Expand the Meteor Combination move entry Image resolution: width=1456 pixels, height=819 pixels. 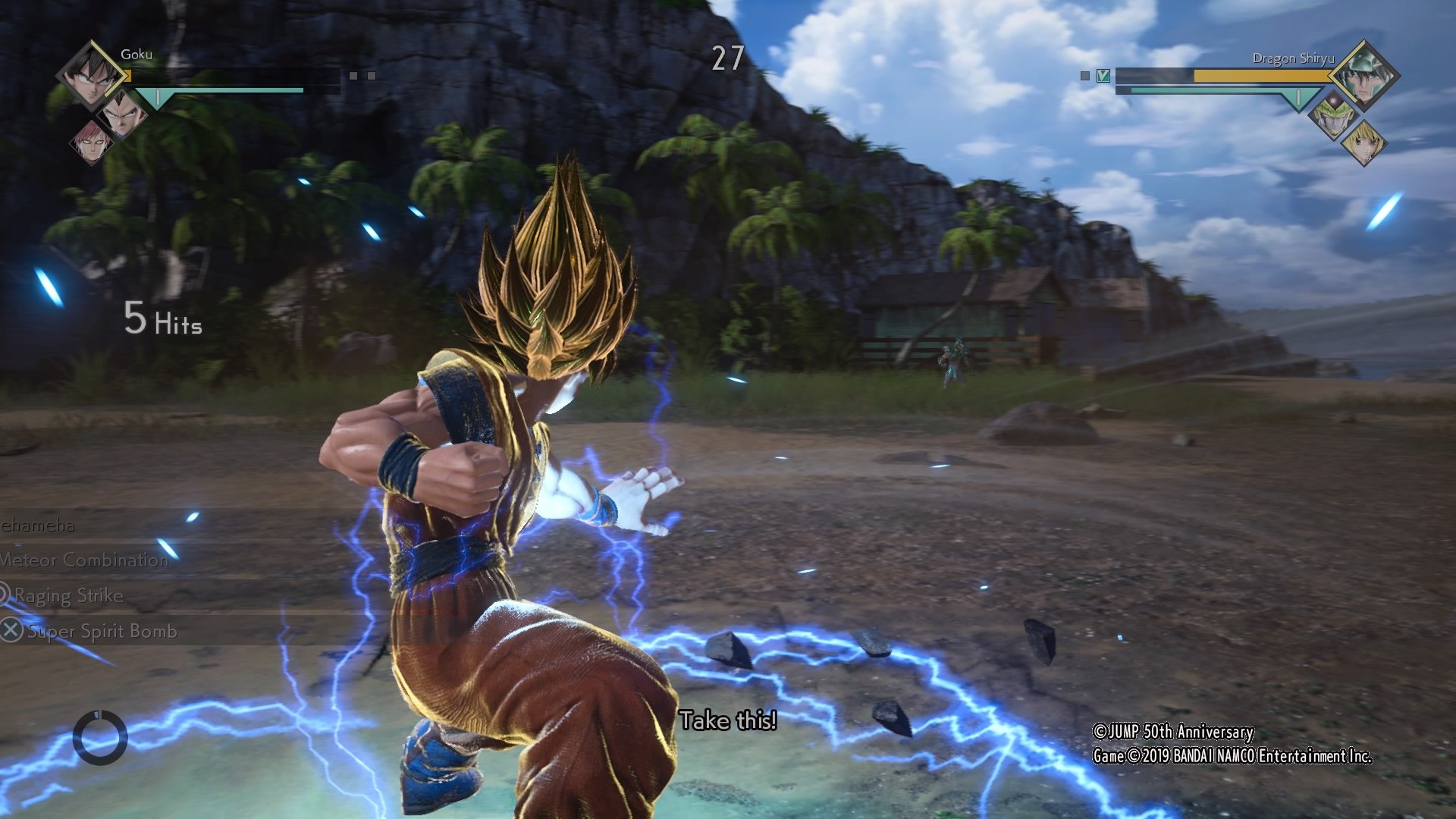click(83, 561)
